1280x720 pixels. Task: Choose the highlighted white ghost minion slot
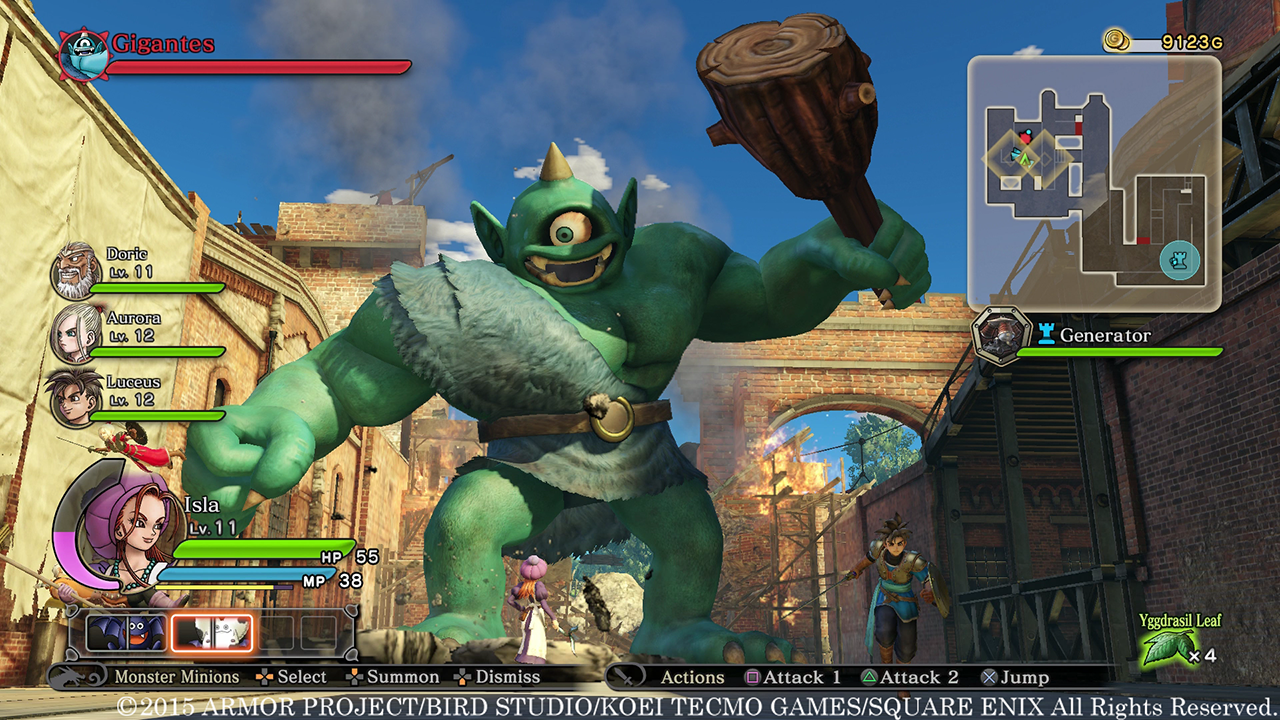212,633
